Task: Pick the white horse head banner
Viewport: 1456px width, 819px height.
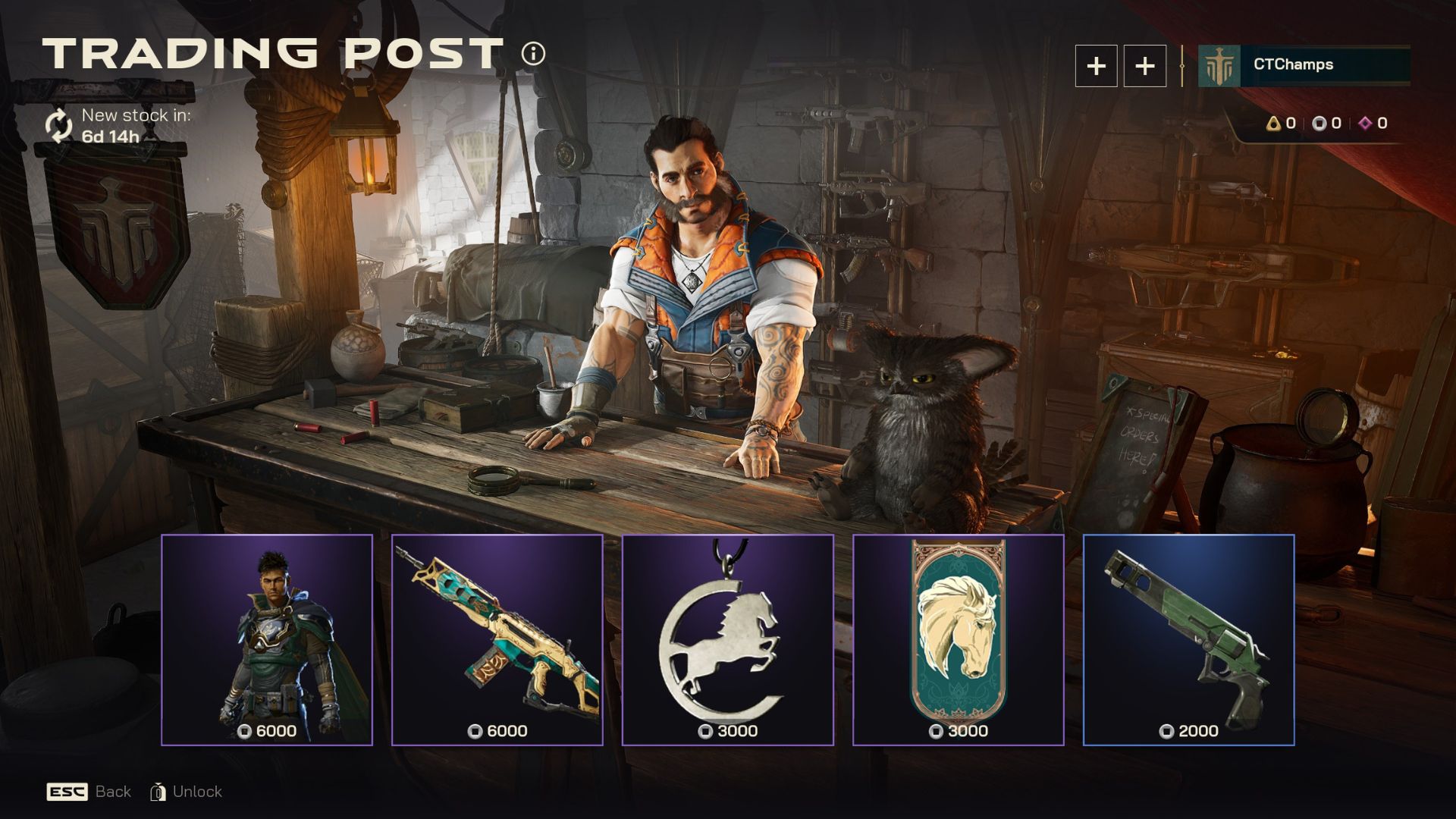Action: click(959, 639)
